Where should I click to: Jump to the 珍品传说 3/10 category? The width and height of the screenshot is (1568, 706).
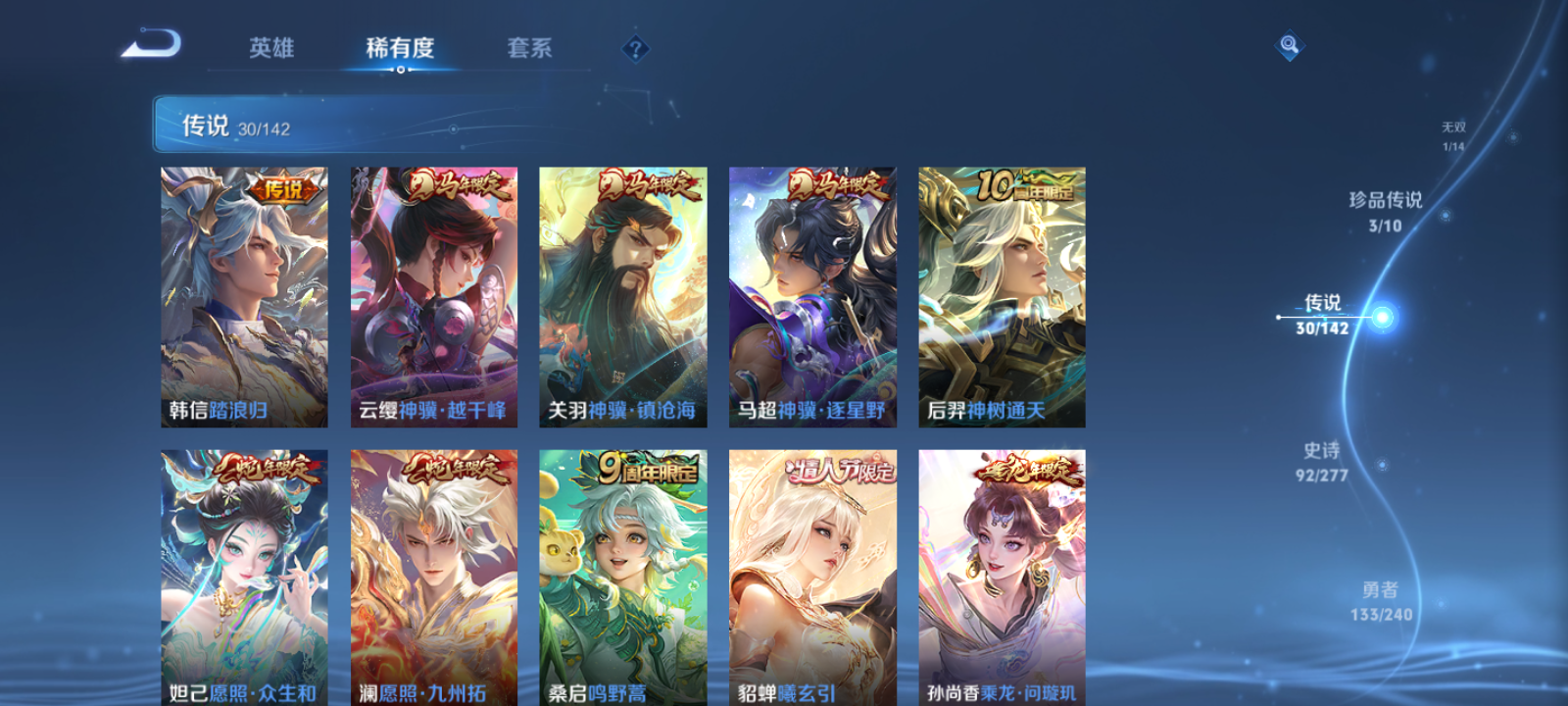point(1388,209)
